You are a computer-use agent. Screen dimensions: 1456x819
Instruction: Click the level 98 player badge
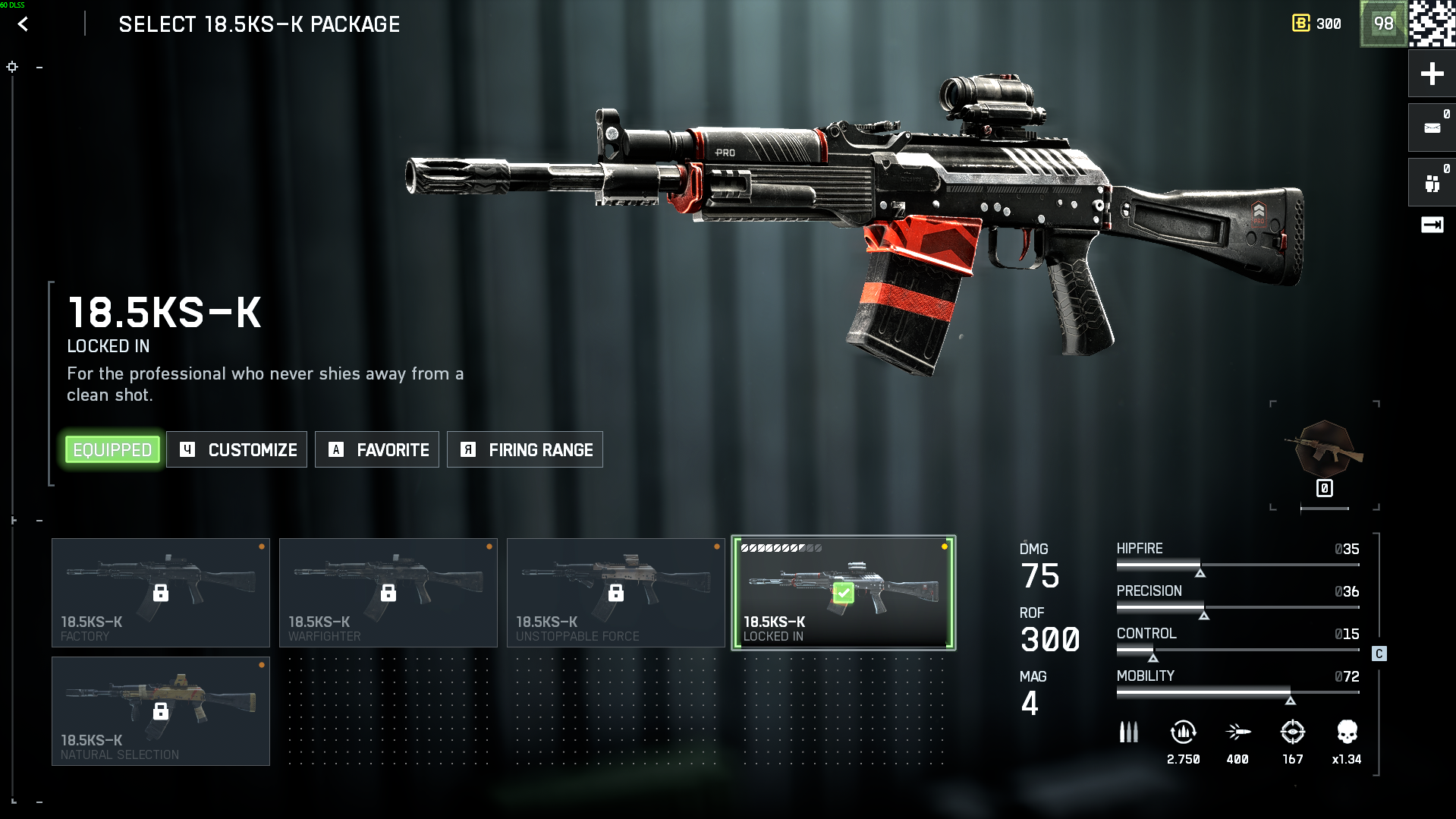tap(1383, 24)
